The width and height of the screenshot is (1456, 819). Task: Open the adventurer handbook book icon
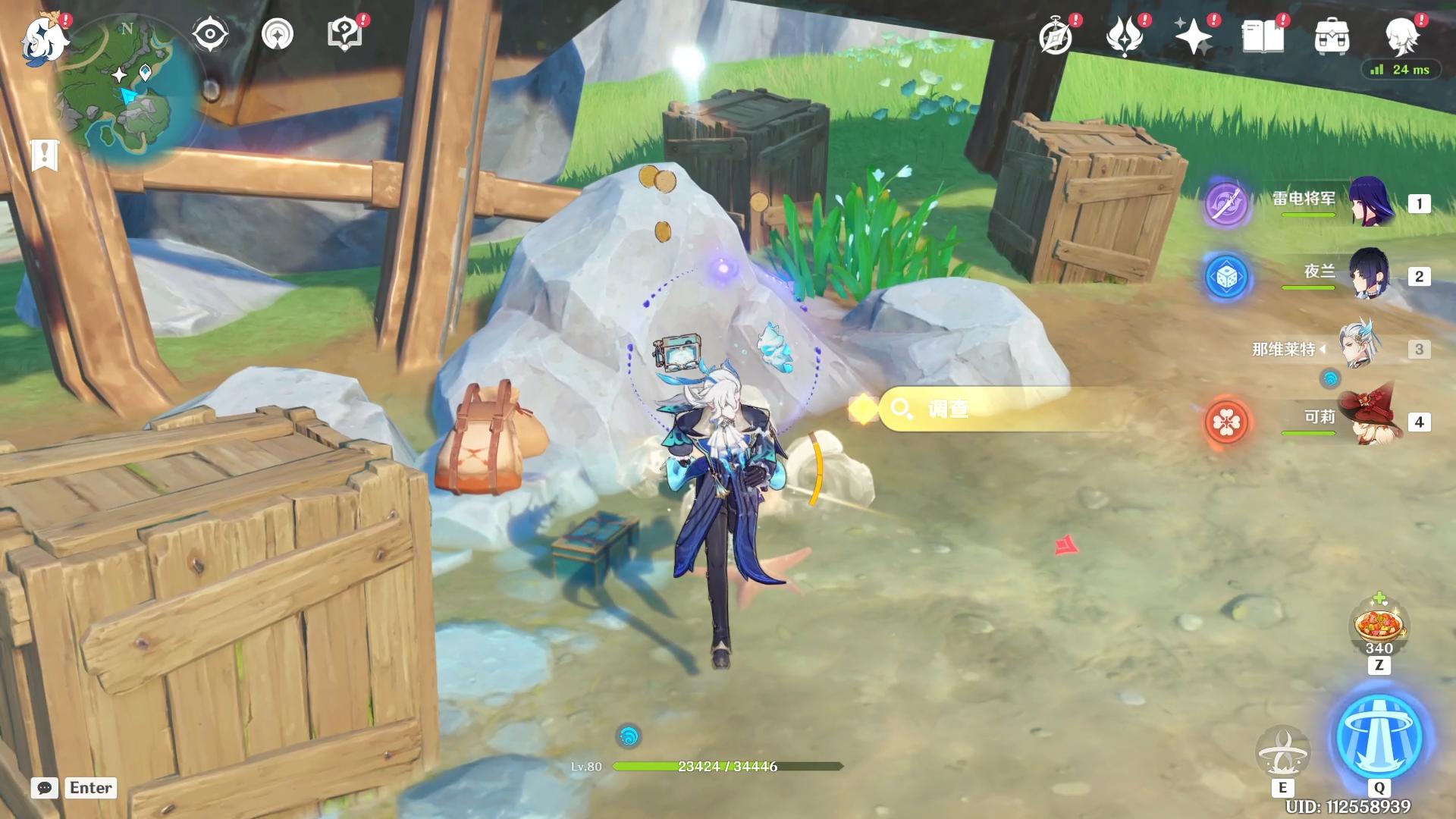coord(1263,36)
